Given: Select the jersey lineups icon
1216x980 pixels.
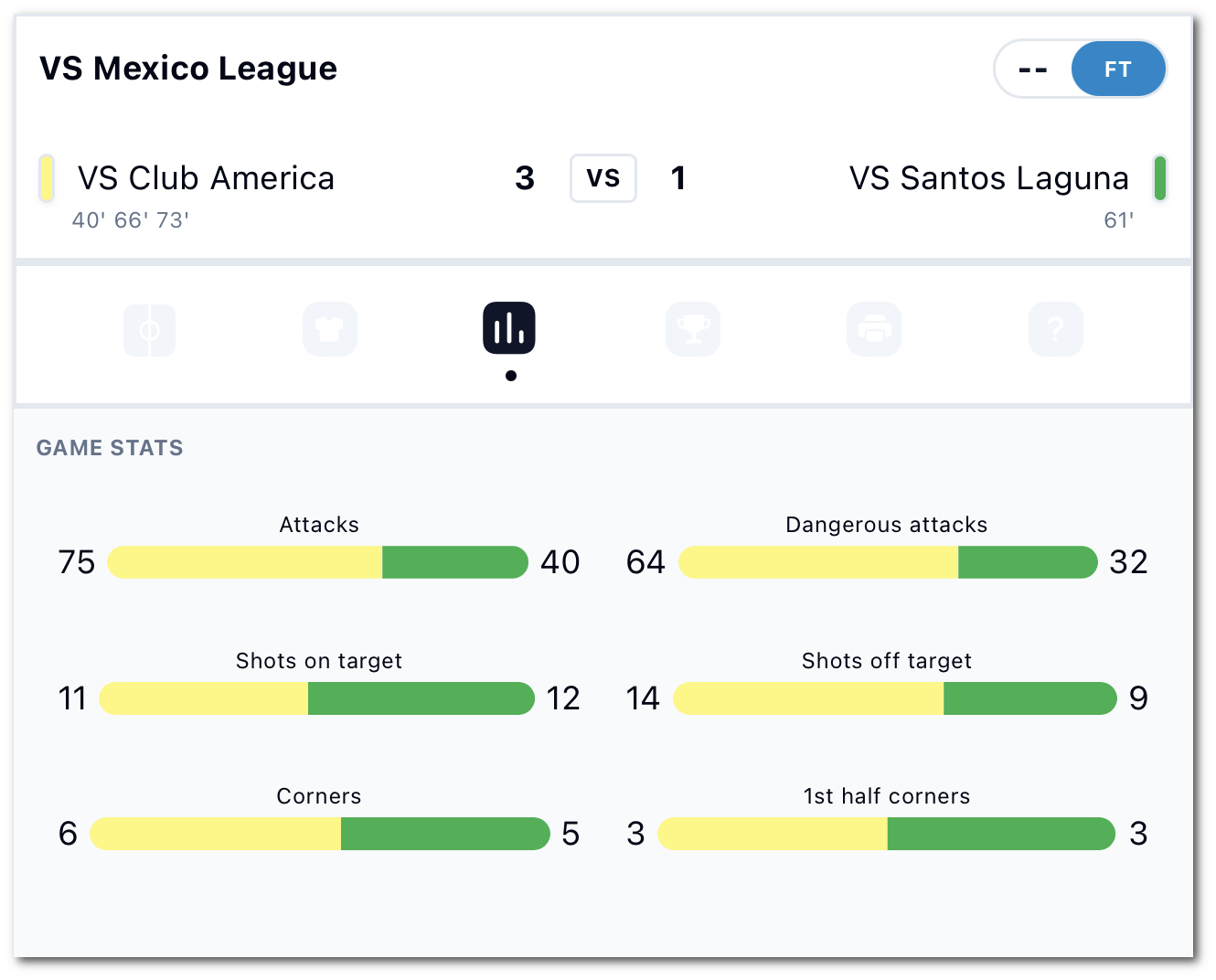Looking at the screenshot, I should pos(330,330).
